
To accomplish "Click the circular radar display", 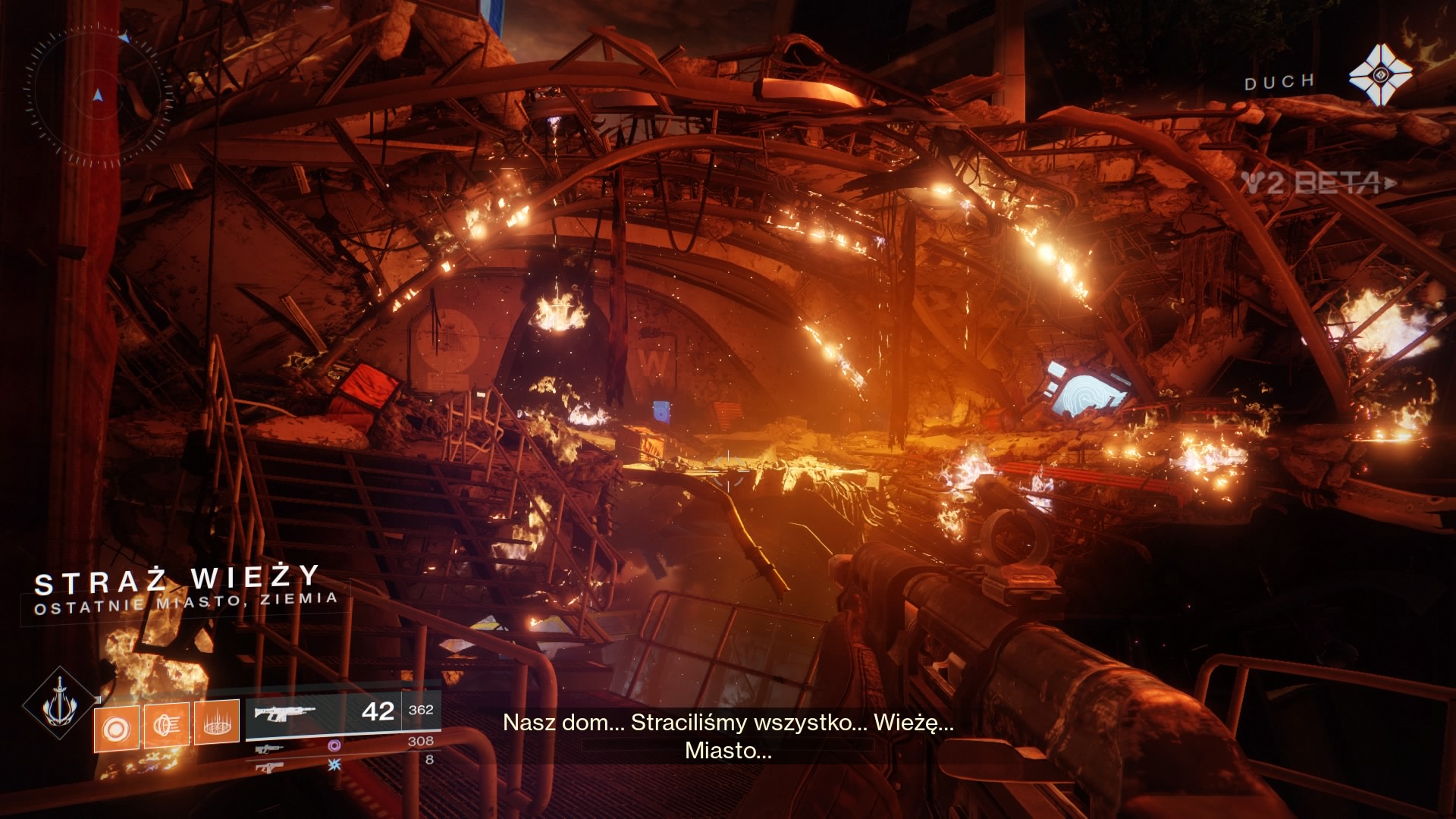I will (x=99, y=96).
